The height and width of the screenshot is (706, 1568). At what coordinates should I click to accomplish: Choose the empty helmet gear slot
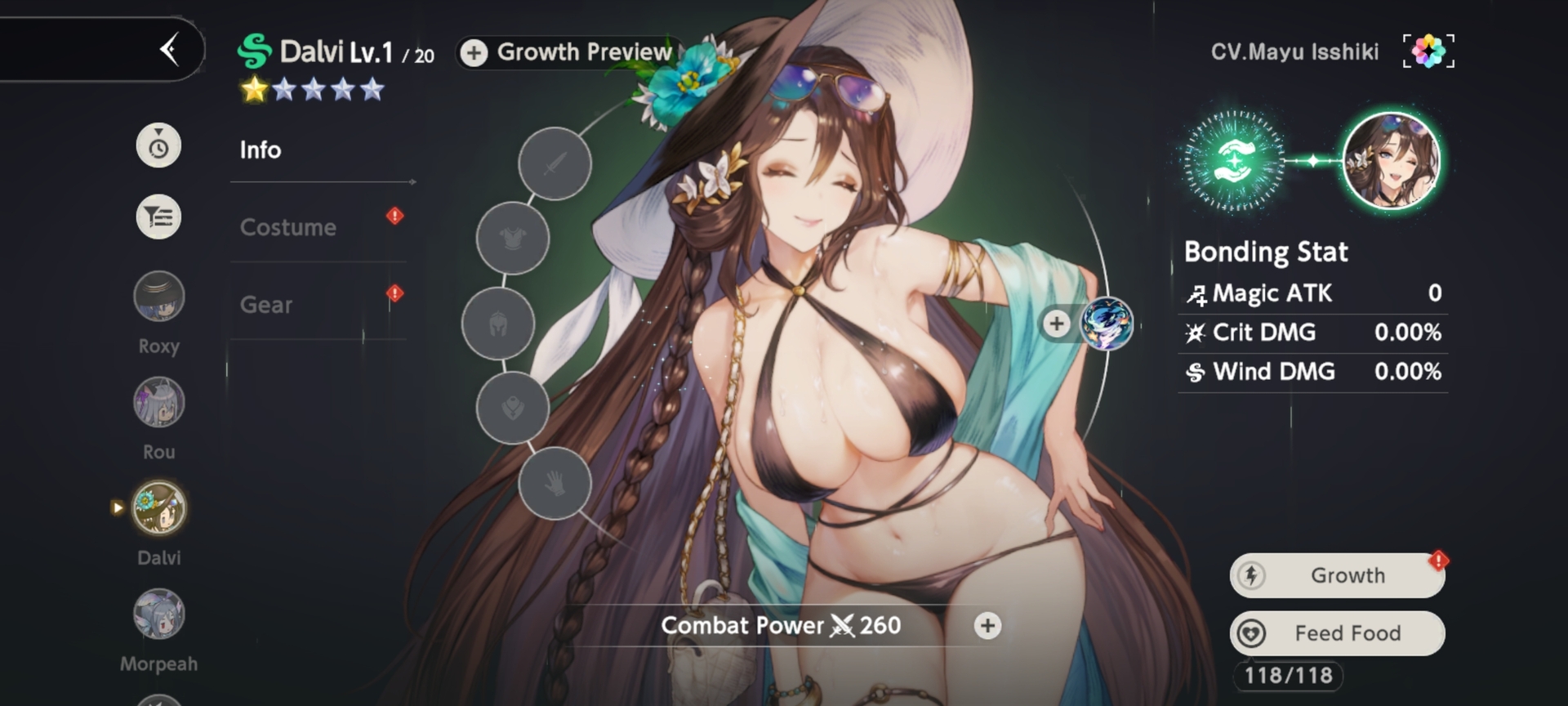[498, 324]
